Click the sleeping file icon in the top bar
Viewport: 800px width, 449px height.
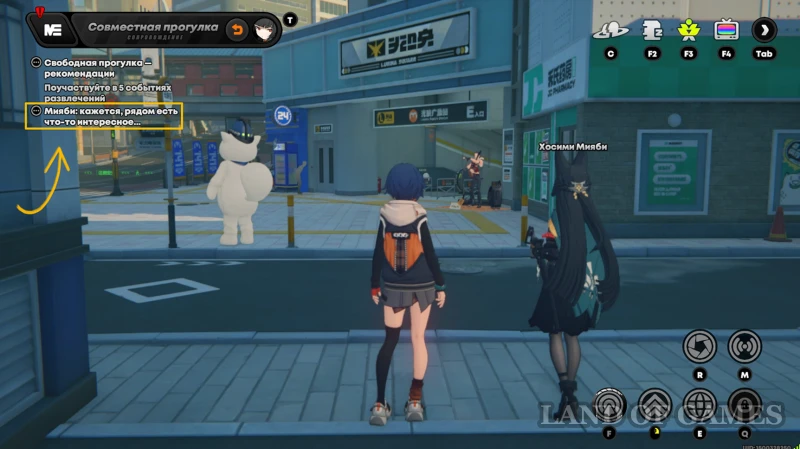click(x=652, y=30)
